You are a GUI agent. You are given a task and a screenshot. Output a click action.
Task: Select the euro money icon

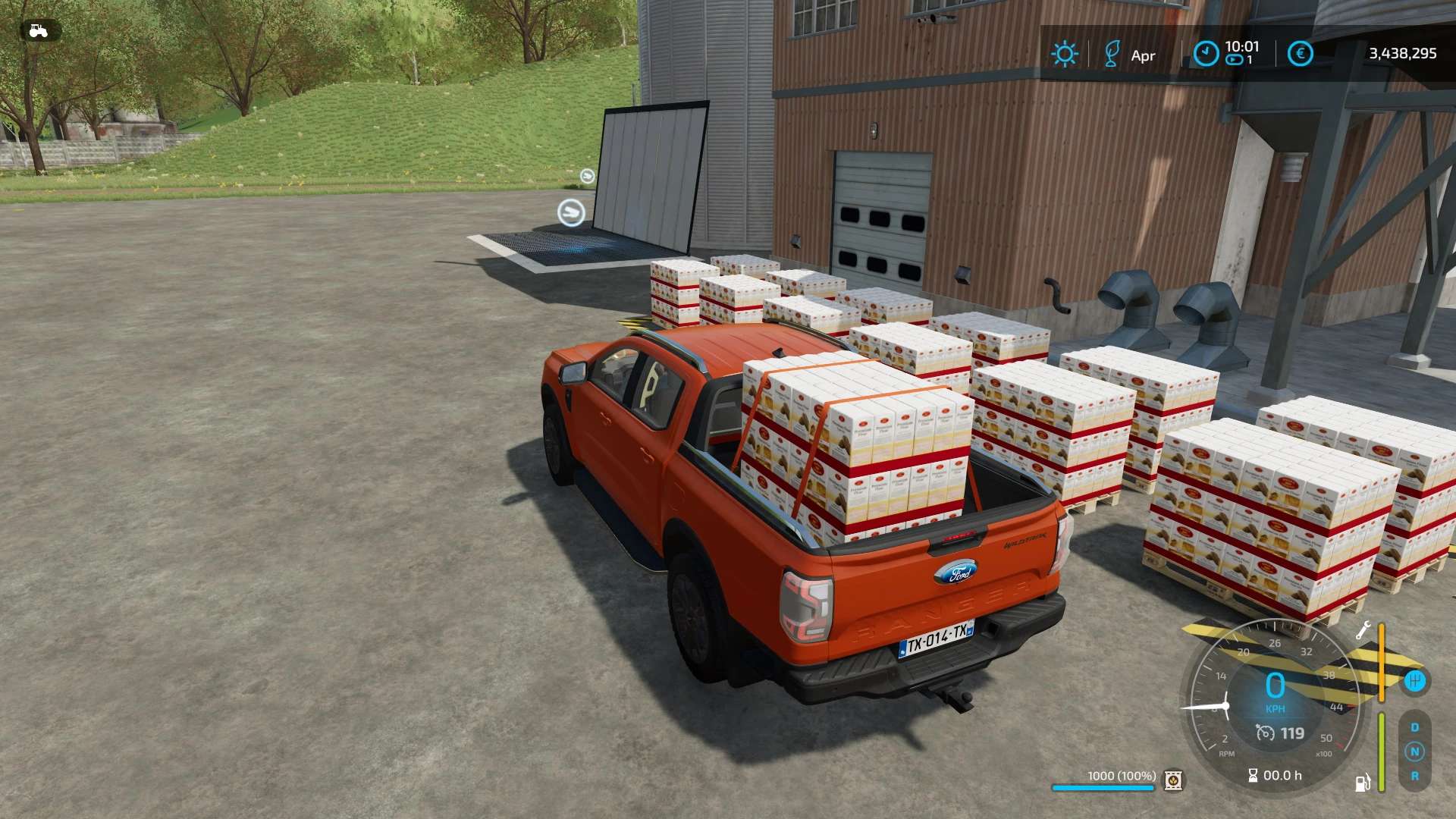coord(1300,54)
